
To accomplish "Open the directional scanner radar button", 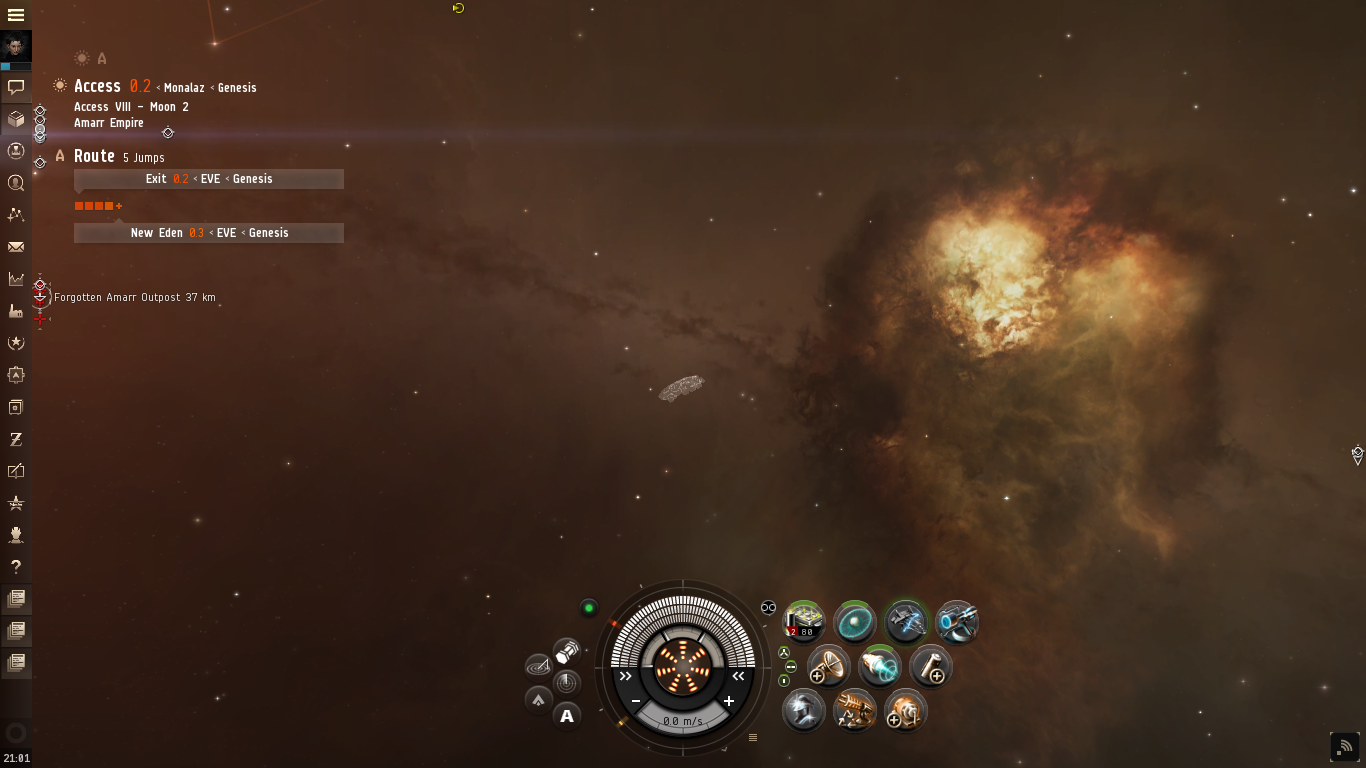I will pos(567,684).
